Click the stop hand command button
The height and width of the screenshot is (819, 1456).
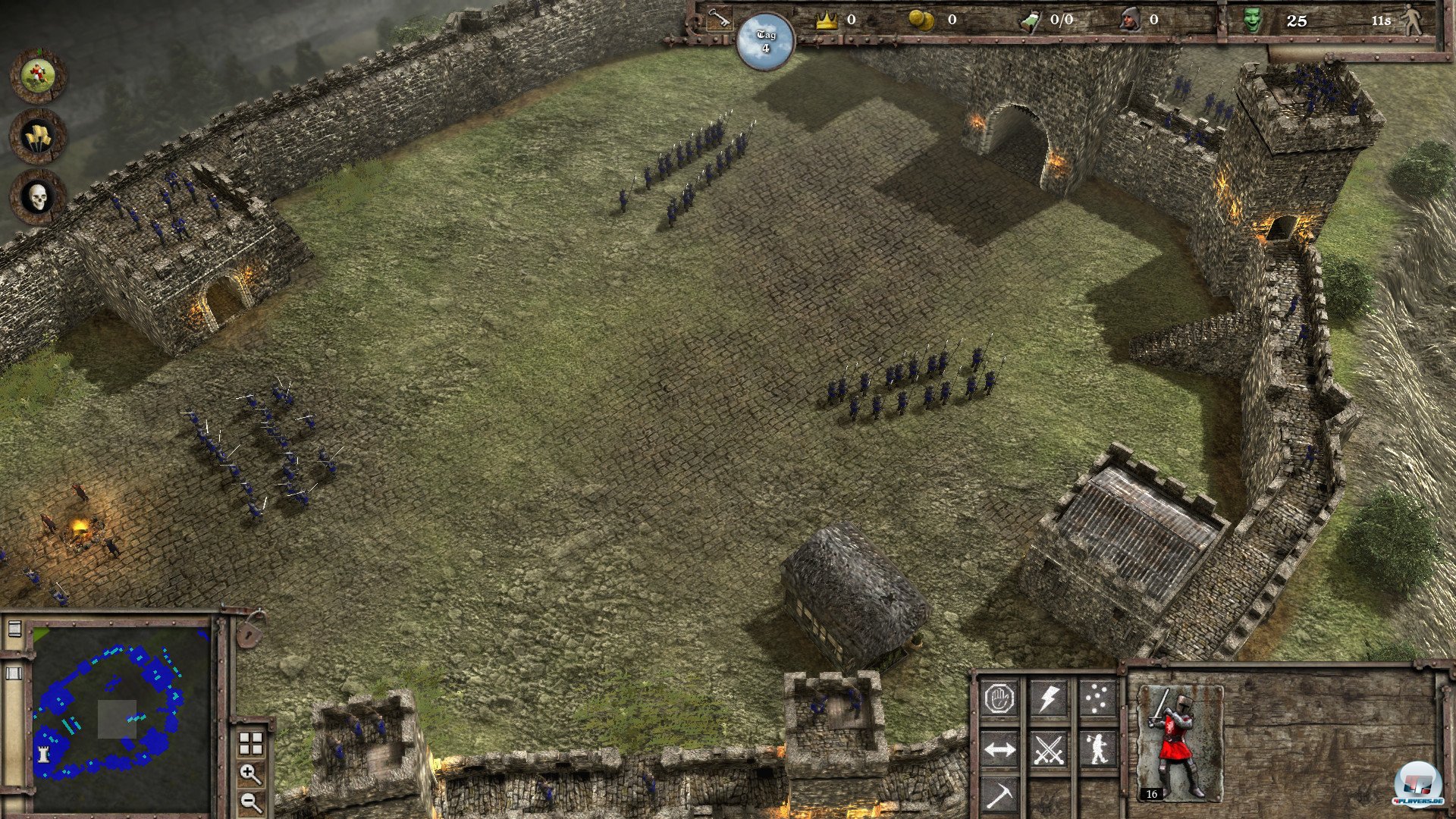[x=1000, y=698]
